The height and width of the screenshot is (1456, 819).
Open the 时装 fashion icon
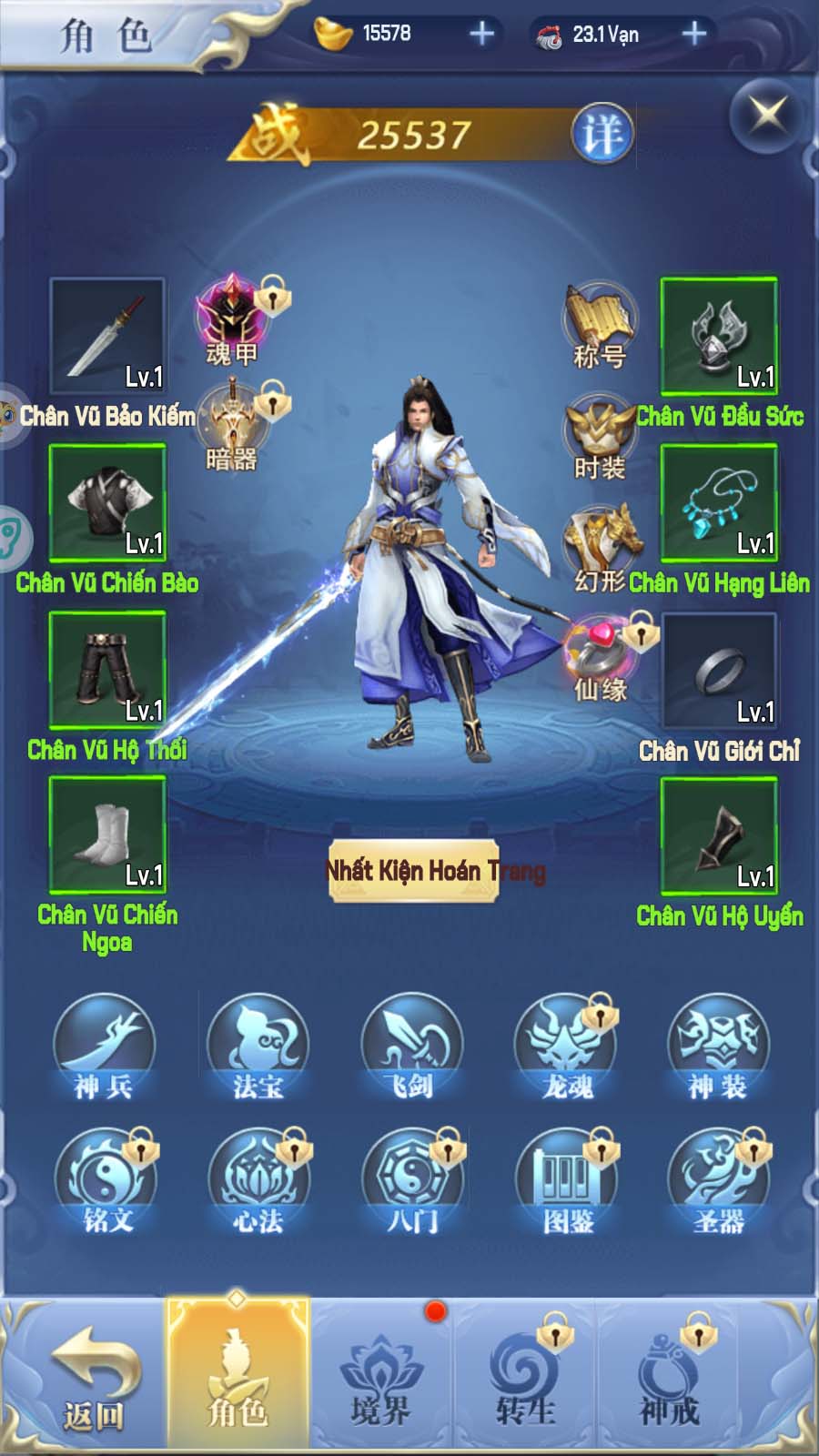coord(600,437)
